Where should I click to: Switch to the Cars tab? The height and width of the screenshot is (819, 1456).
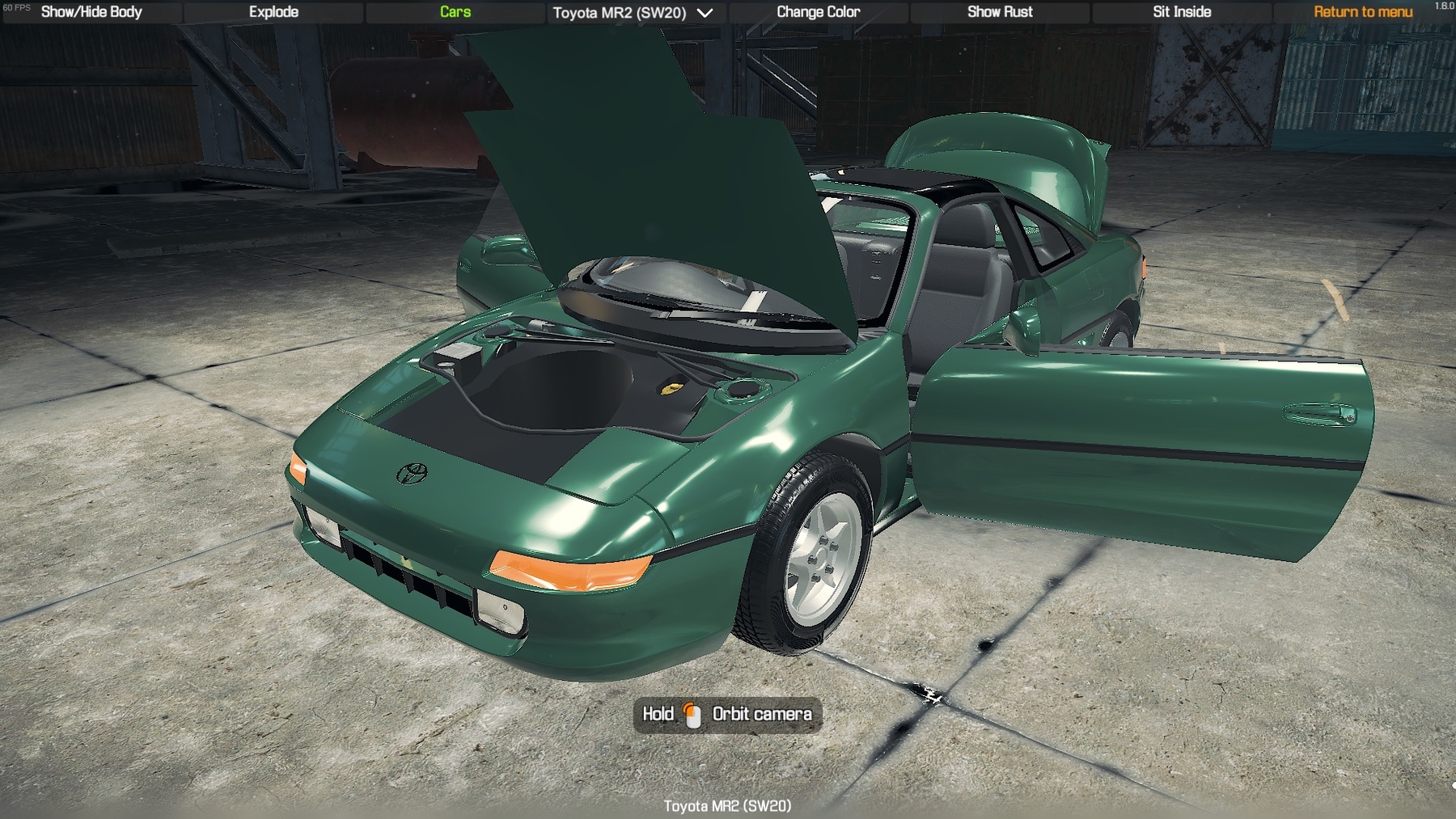pyautogui.click(x=455, y=12)
